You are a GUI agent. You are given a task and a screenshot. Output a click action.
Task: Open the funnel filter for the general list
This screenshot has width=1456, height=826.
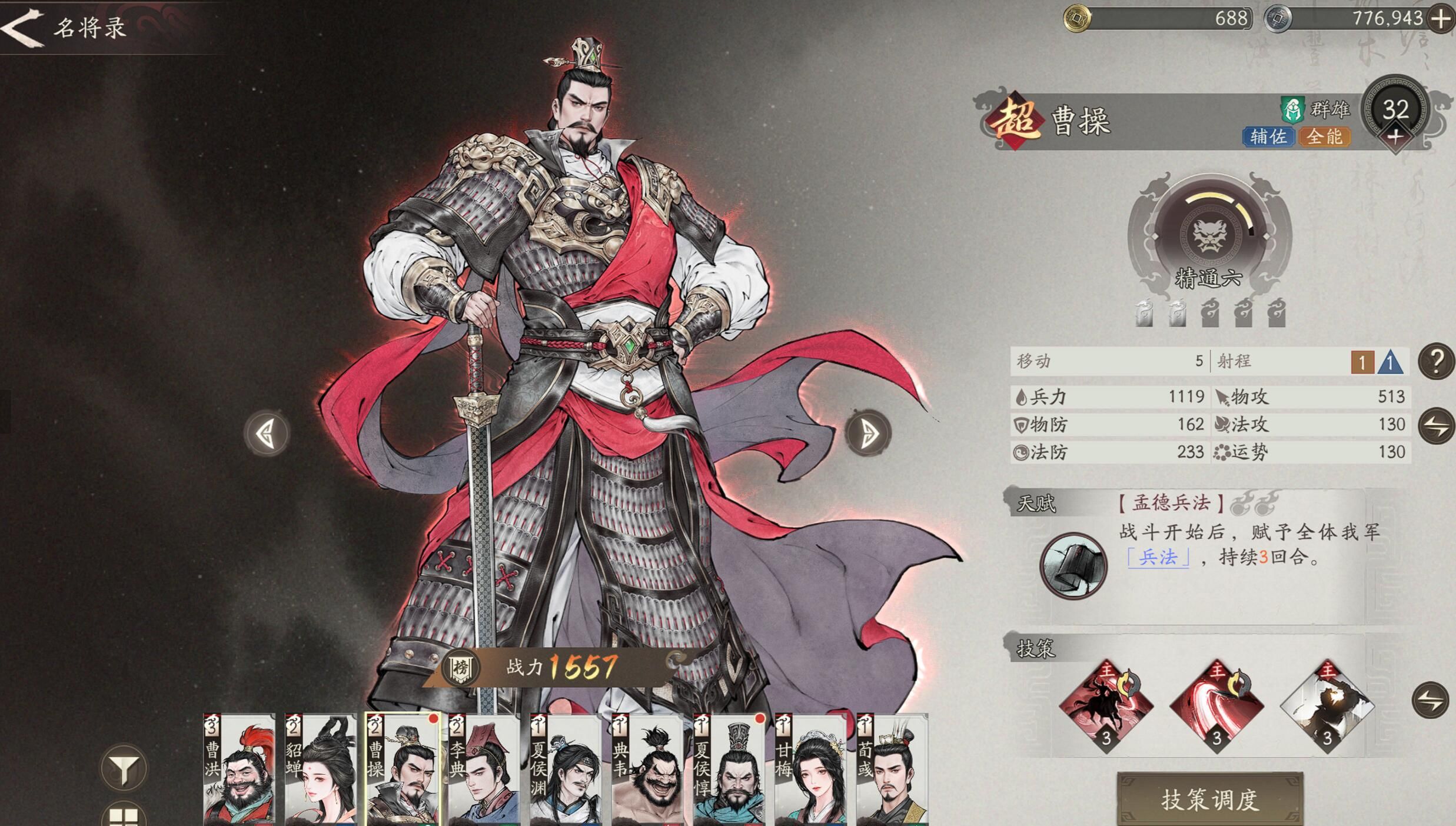(124, 768)
